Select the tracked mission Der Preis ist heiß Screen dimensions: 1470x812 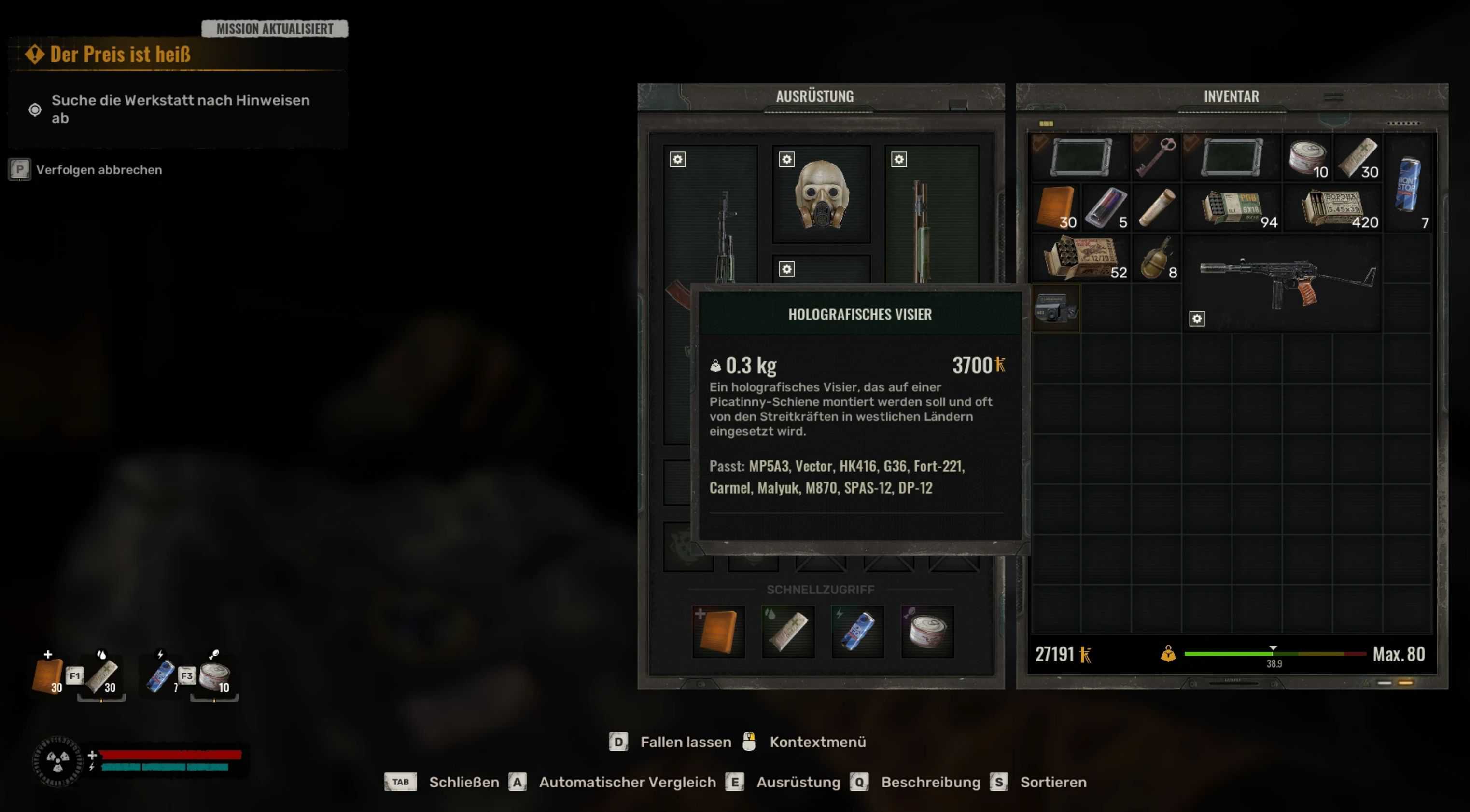tap(120, 54)
